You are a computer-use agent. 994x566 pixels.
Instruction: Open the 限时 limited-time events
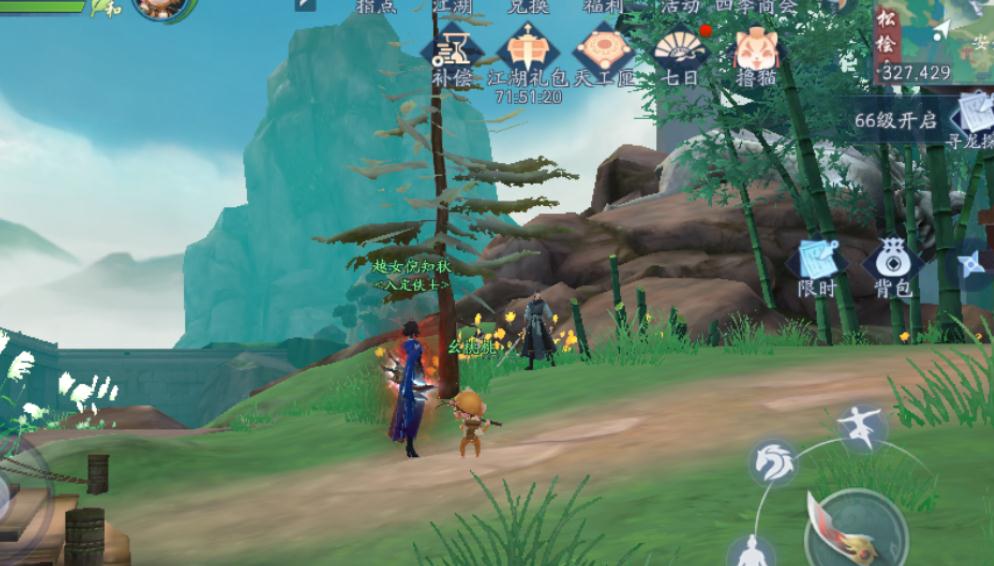816,265
